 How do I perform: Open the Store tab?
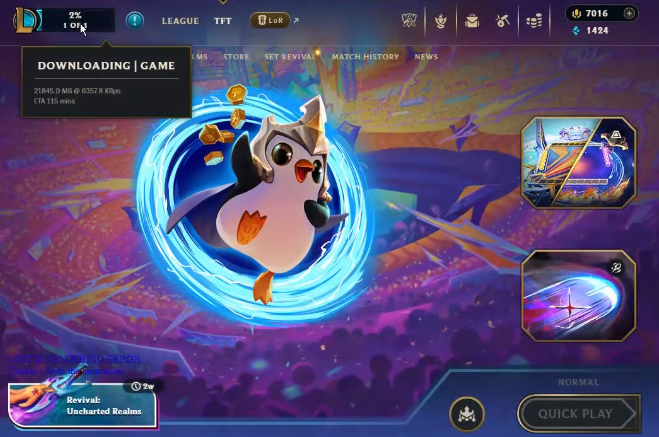tap(236, 57)
